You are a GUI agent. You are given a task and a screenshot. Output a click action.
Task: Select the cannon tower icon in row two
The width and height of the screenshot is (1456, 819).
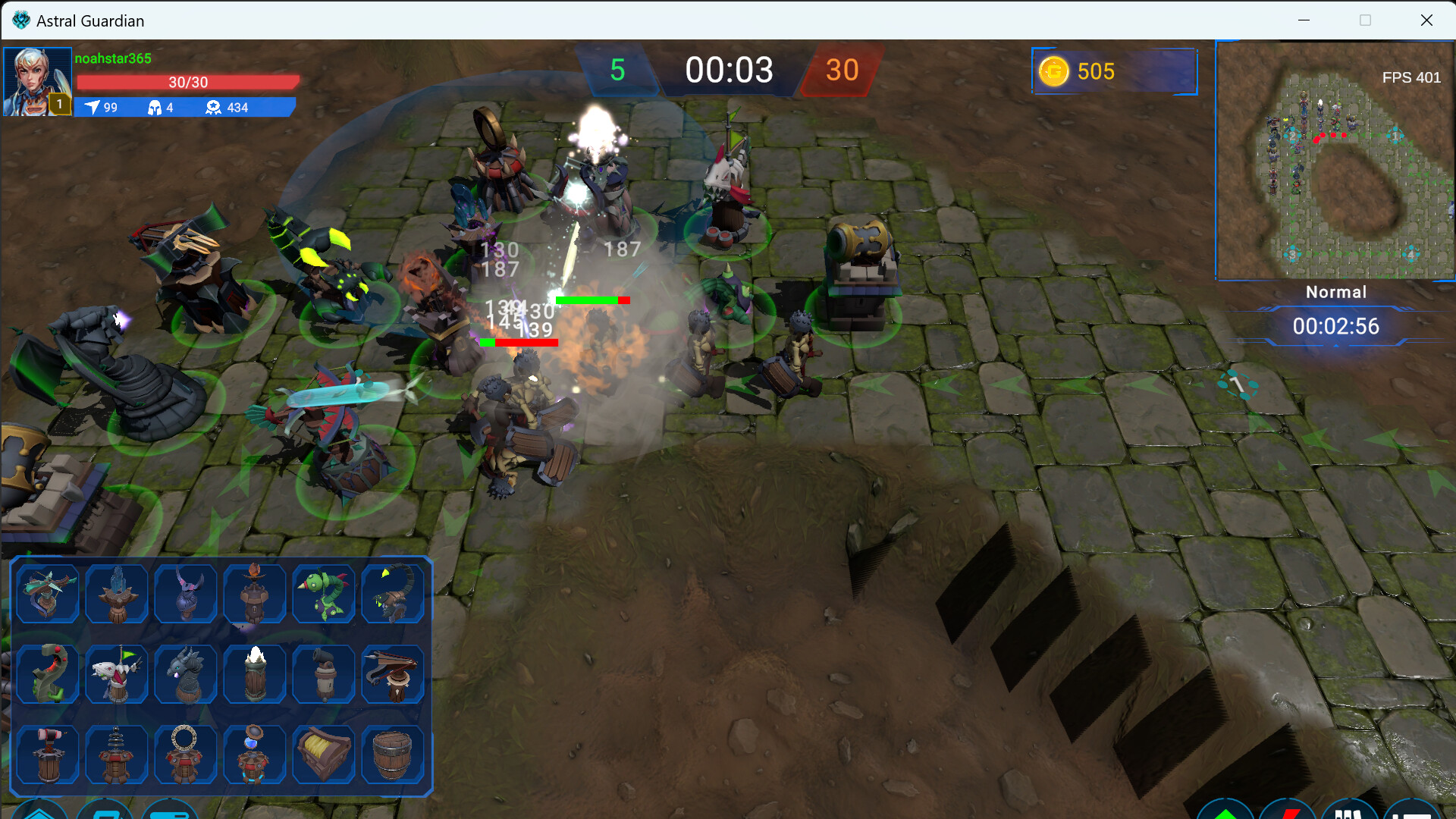pos(323,673)
